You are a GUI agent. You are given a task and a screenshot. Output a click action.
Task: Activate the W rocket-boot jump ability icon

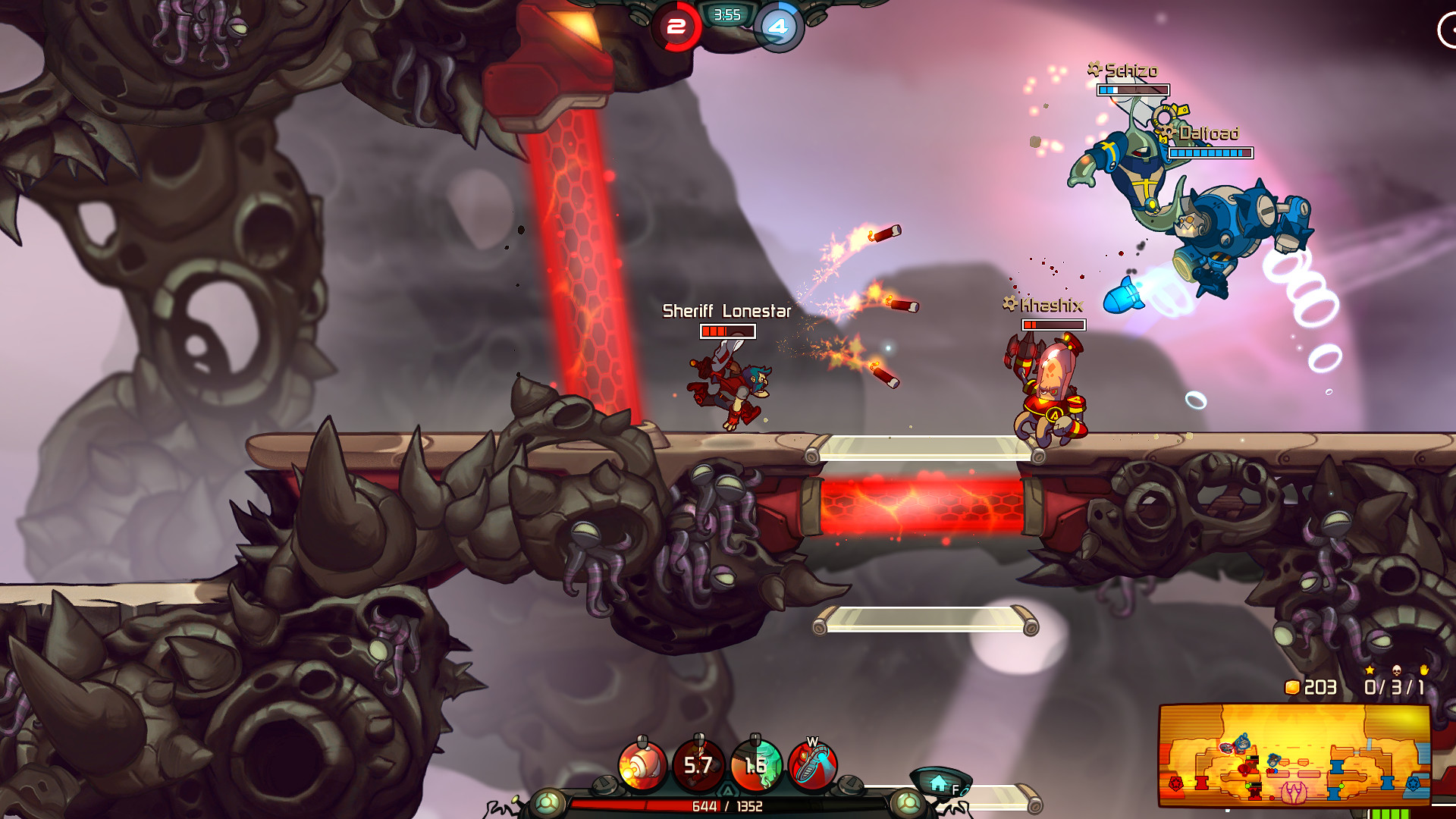[811, 766]
